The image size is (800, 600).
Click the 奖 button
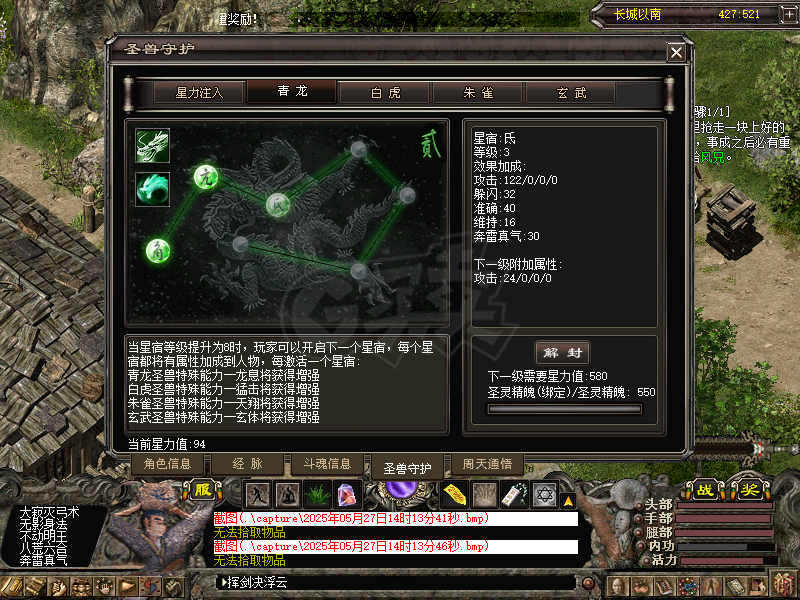click(749, 490)
